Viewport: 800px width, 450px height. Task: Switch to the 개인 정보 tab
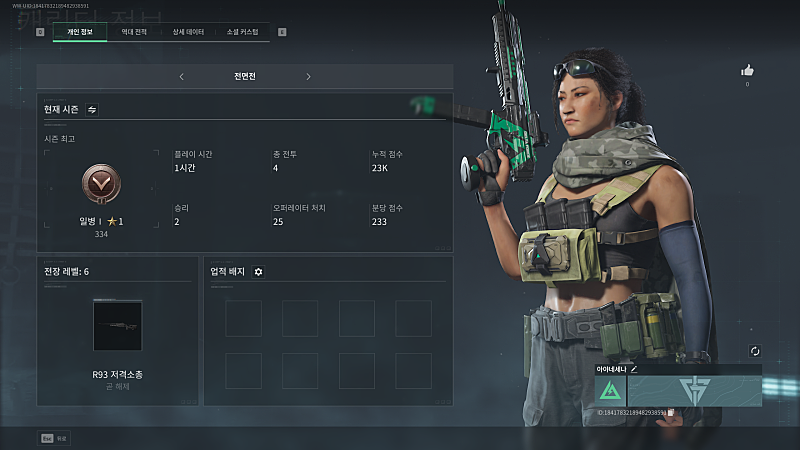click(x=79, y=32)
